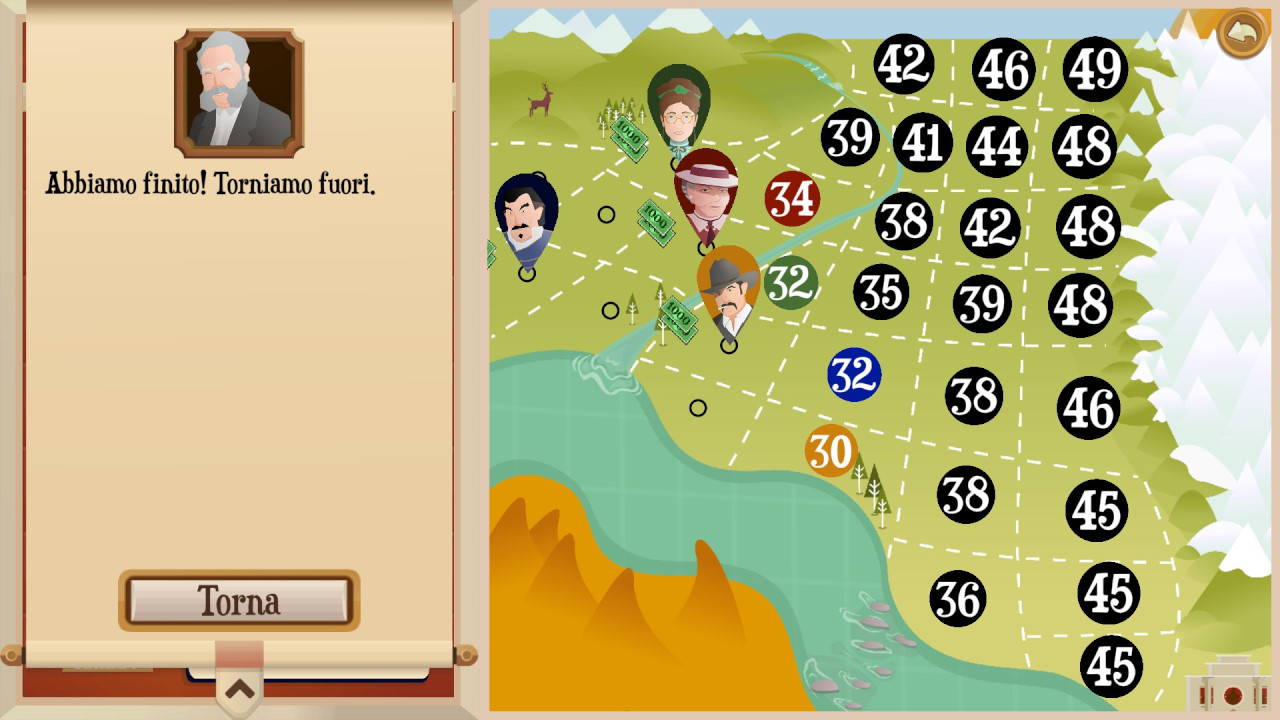Image resolution: width=1280 pixels, height=720 pixels.
Task: Pick the orange 30 map token
Action: pyautogui.click(x=831, y=451)
